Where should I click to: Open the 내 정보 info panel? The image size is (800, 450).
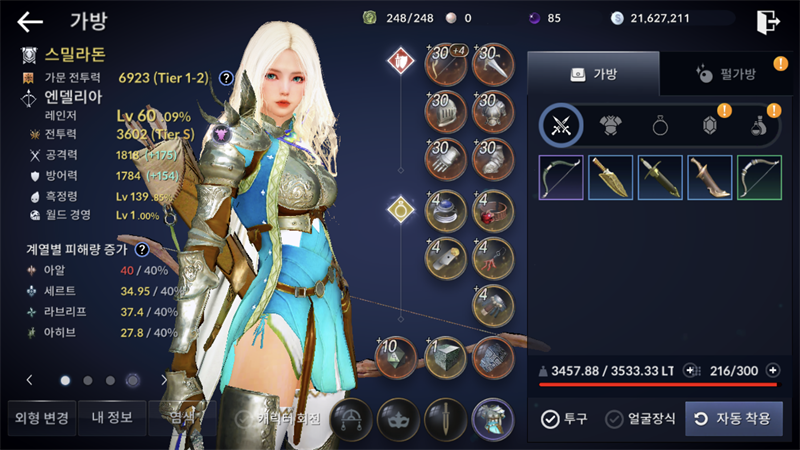tap(110, 418)
